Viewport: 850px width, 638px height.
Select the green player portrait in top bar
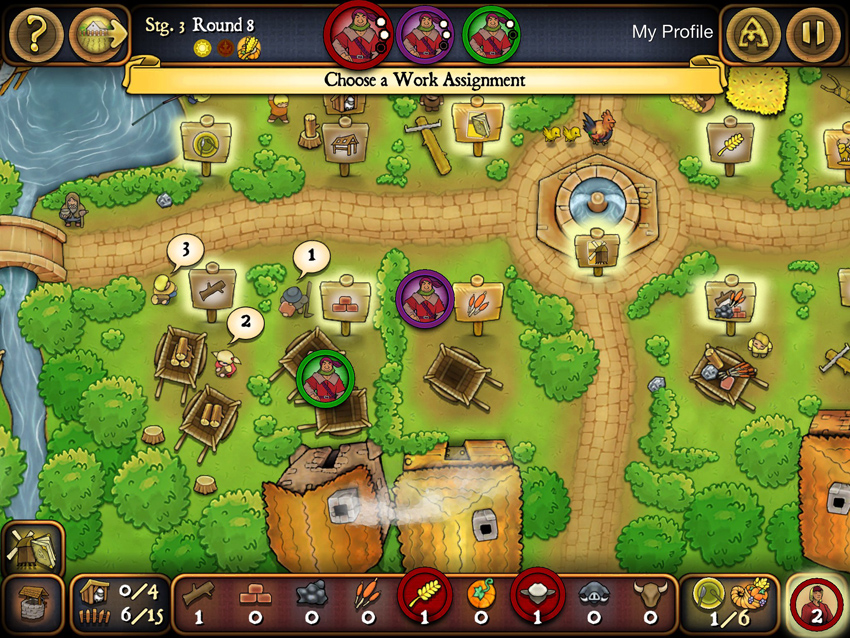491,33
